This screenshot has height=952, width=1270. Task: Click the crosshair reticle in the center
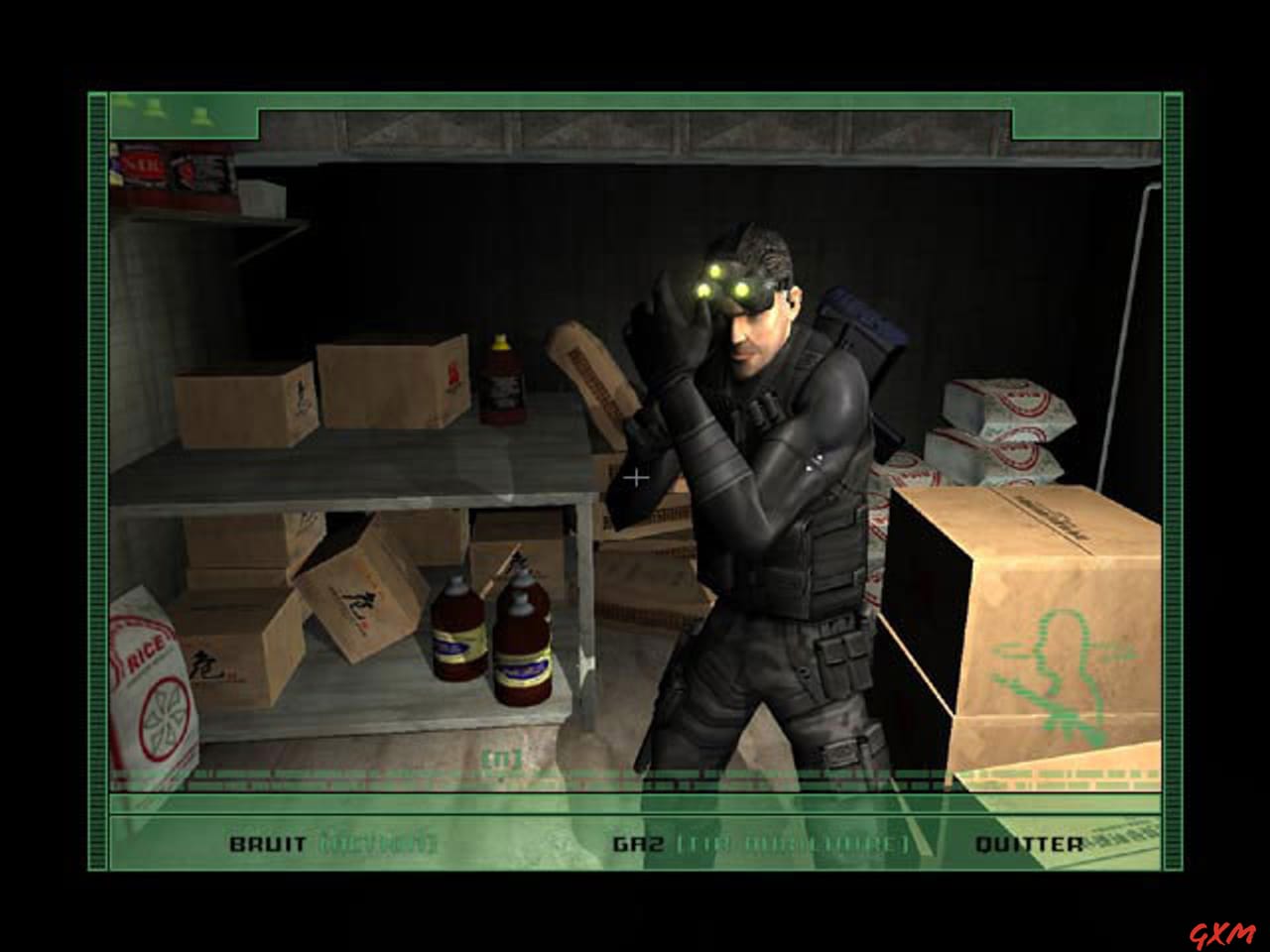click(635, 478)
